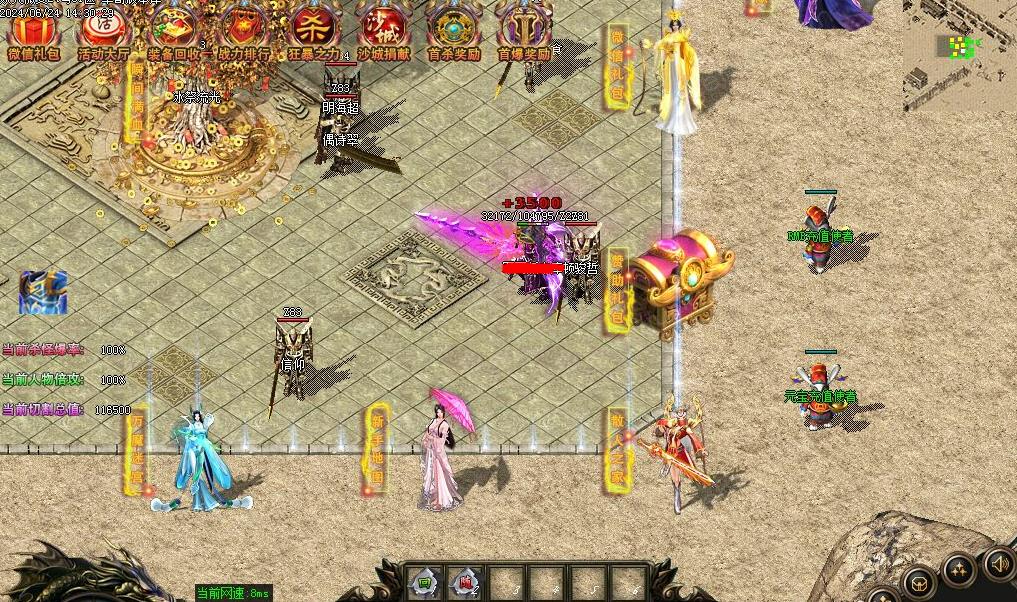Open the 微信礼包 gift icon
Image resolution: width=1017 pixels, height=602 pixels.
(33, 30)
